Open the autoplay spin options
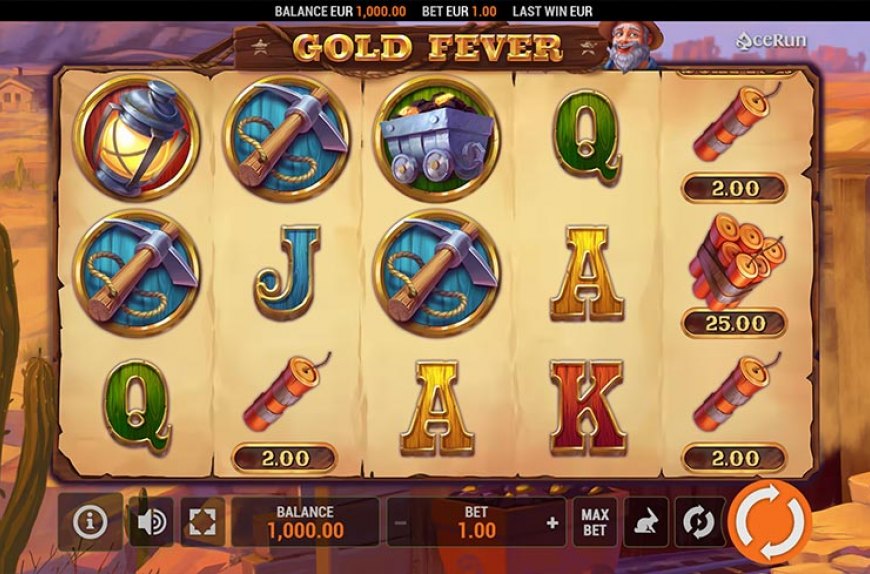870x574 pixels. (698, 522)
